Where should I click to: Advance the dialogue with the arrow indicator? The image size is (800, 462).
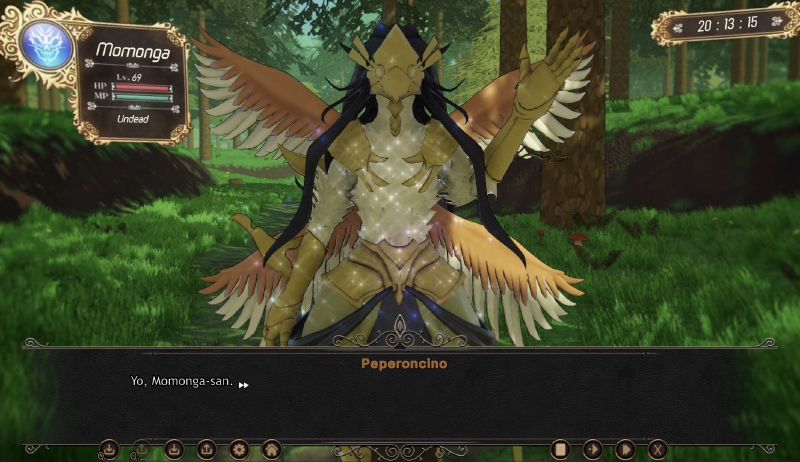[243, 384]
